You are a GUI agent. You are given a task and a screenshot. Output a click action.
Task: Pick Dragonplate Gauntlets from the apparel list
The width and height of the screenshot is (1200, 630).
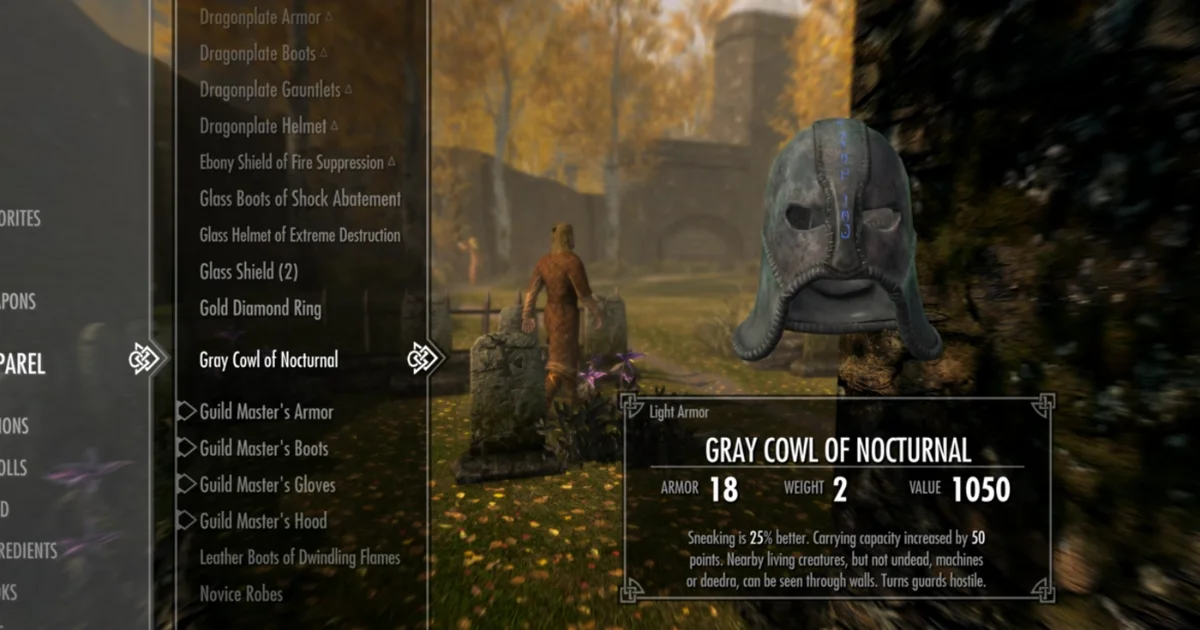[268, 90]
